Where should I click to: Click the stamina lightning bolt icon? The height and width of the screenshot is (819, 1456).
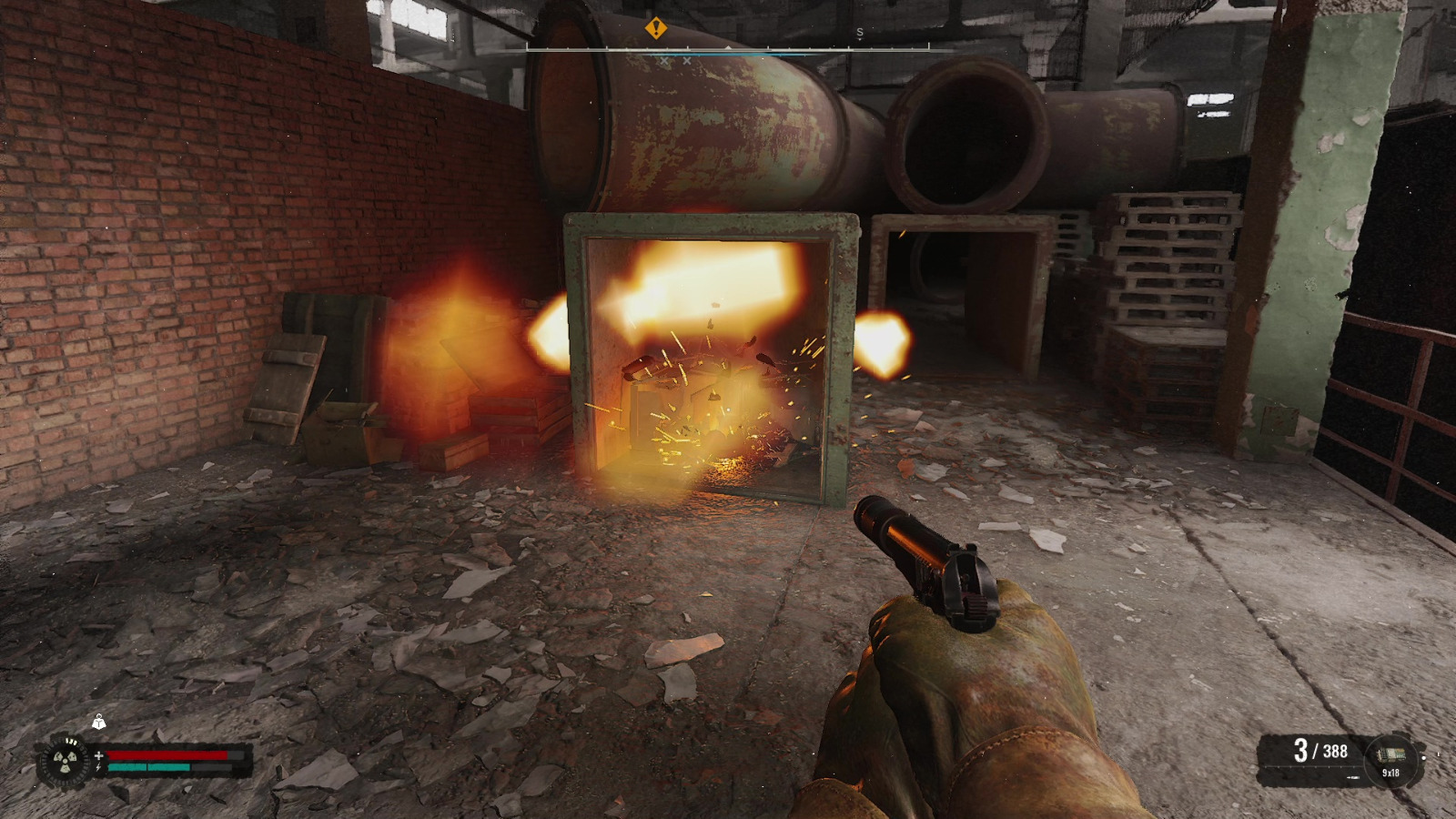[x=98, y=767]
